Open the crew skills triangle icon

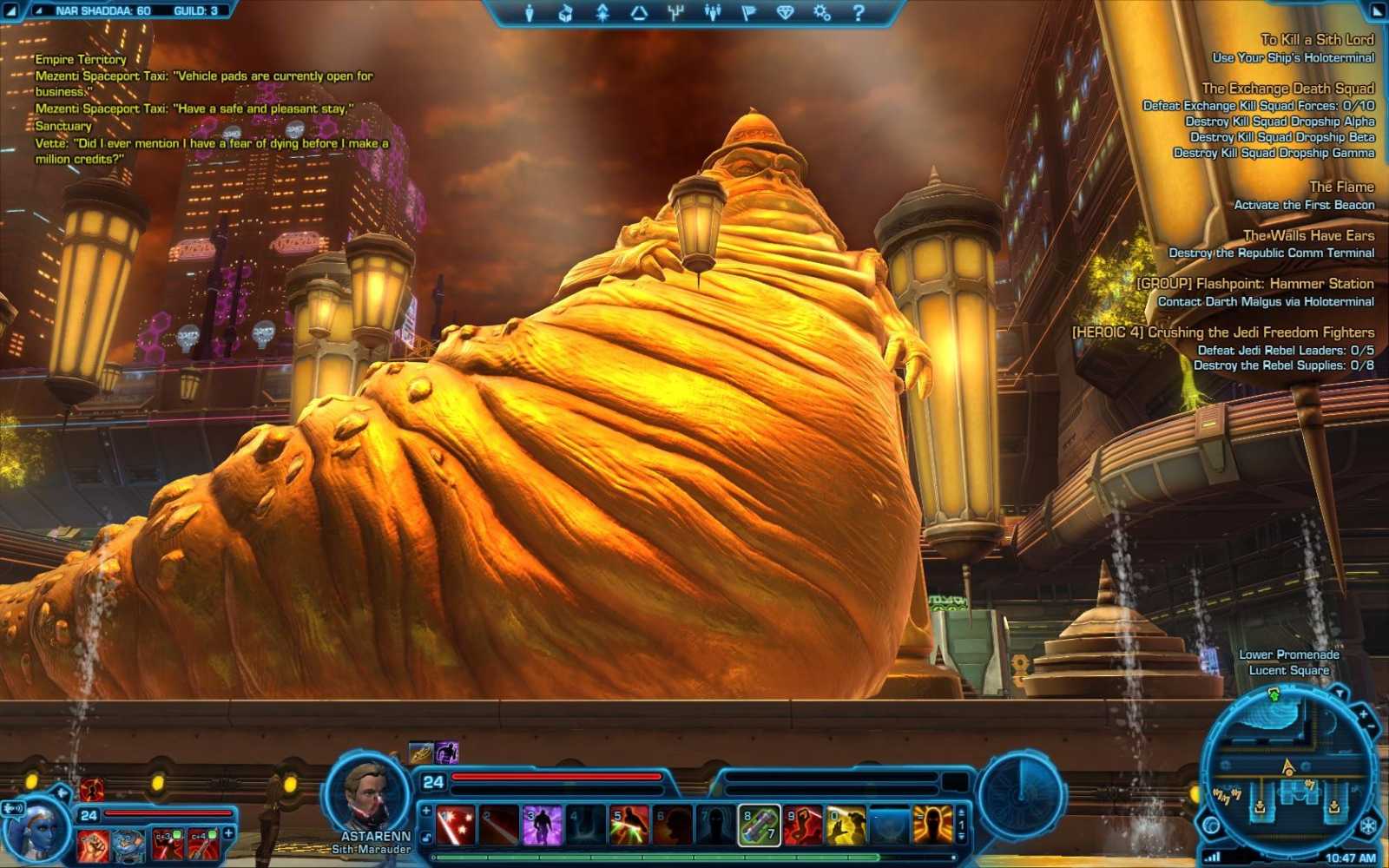tap(639, 11)
